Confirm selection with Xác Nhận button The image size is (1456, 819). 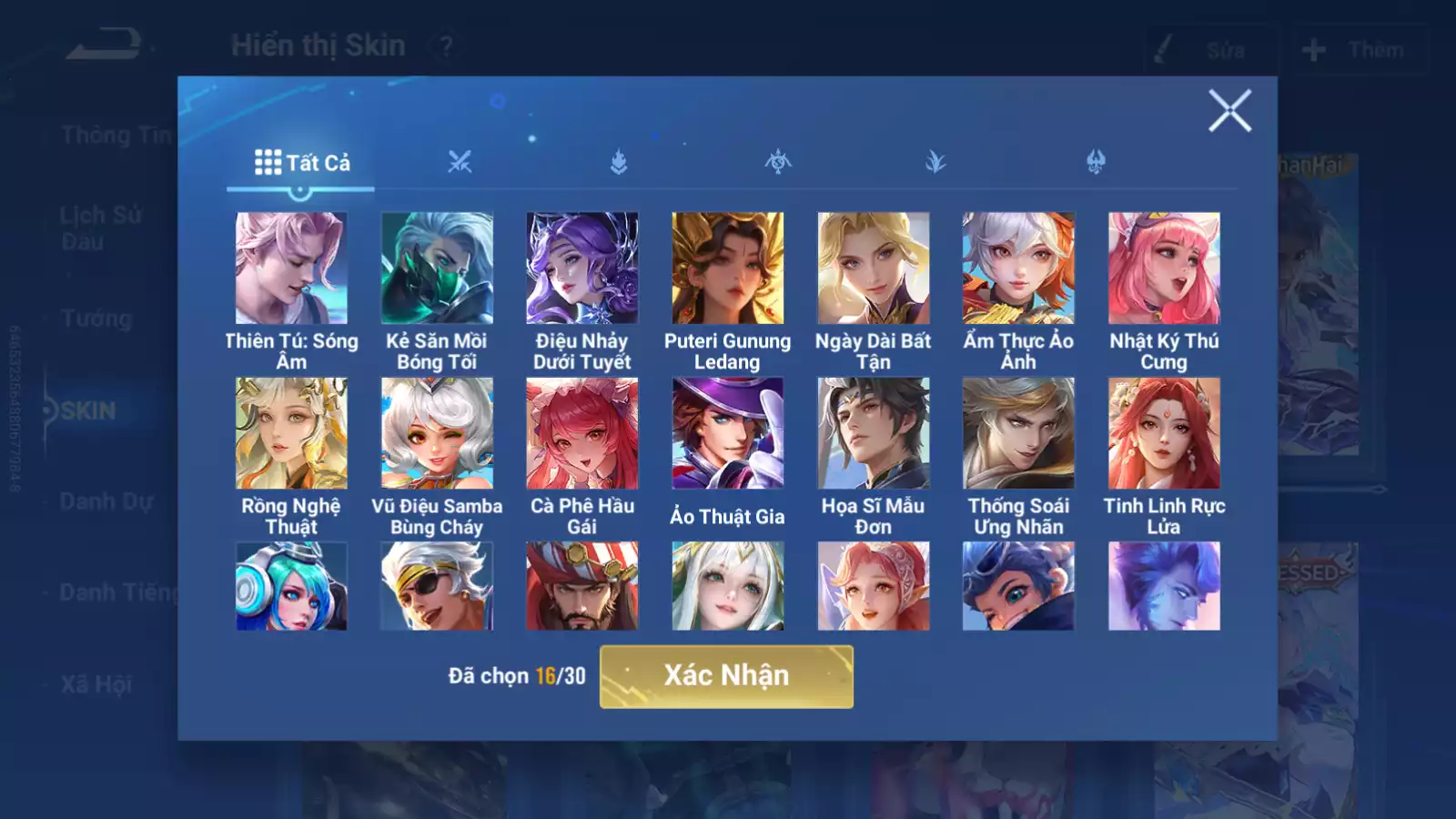pyautogui.click(x=726, y=676)
